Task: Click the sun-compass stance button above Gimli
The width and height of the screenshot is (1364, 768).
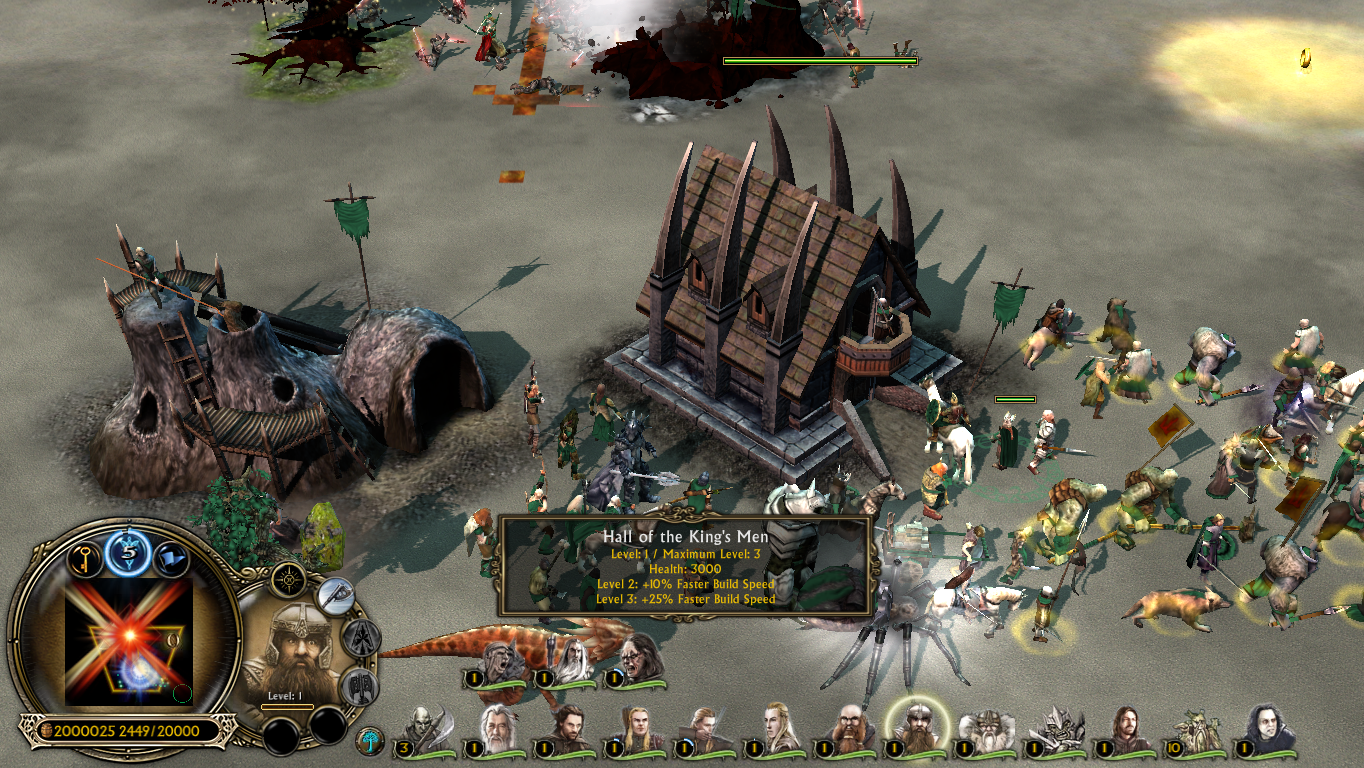Action: [x=290, y=577]
